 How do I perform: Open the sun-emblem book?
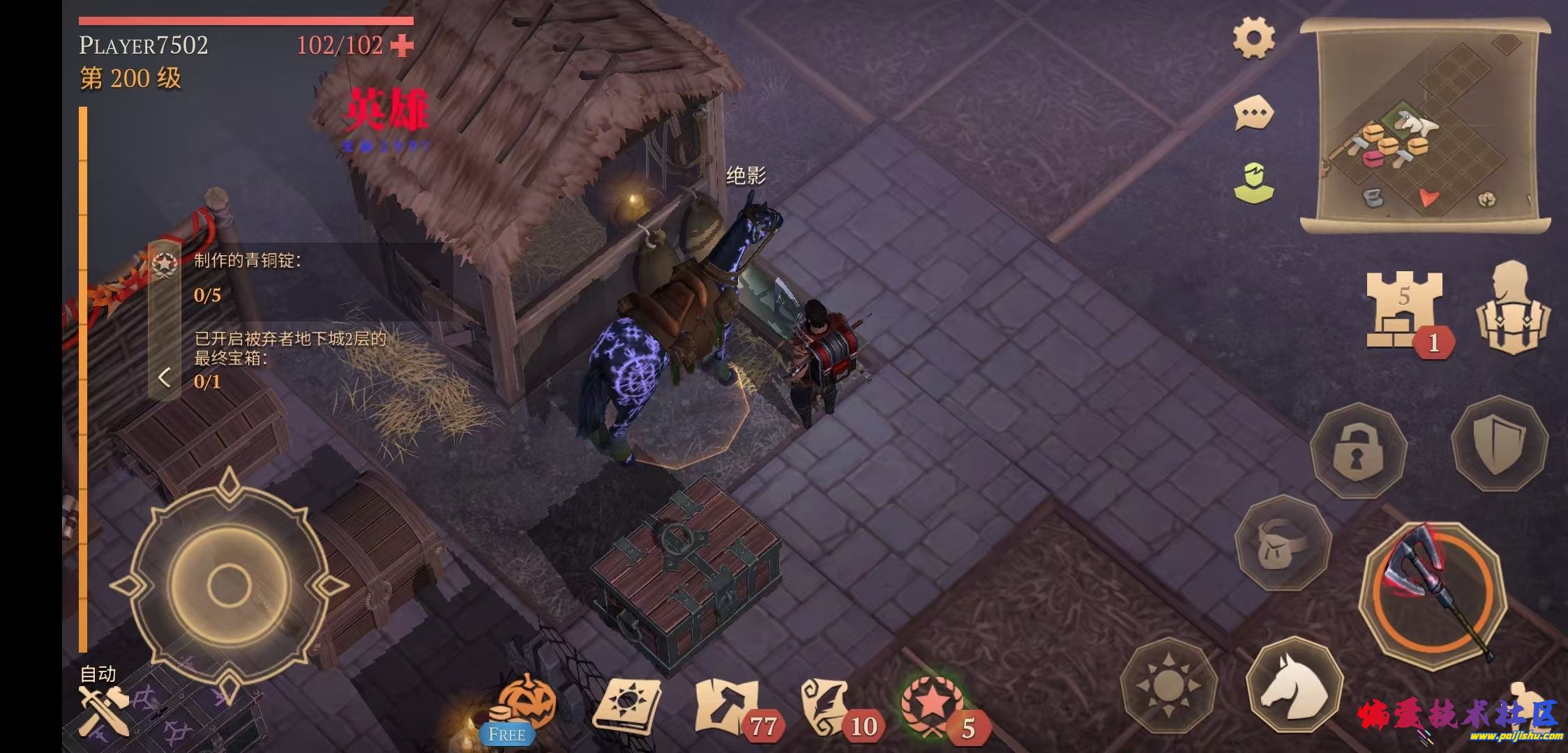tap(626, 706)
